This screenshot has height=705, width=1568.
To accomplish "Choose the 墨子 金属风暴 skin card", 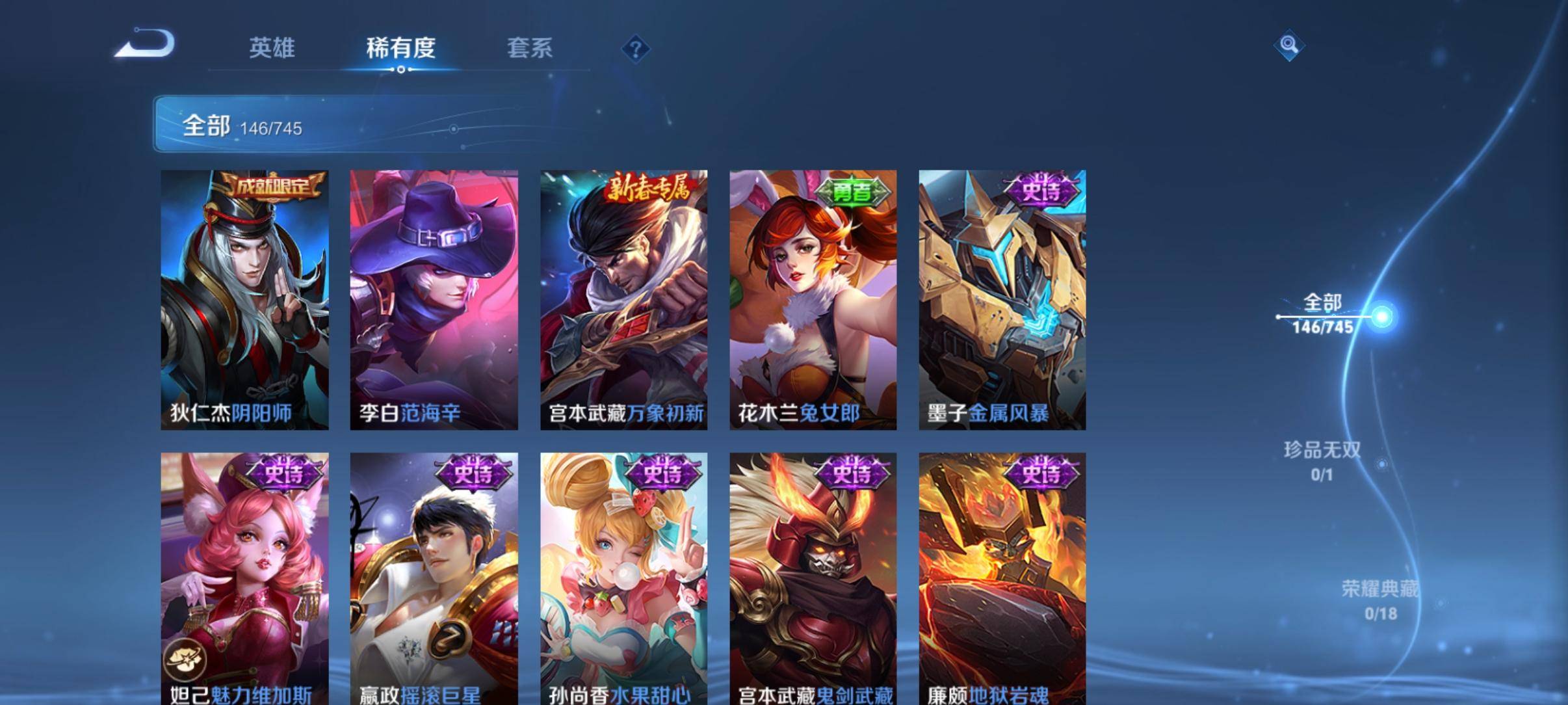I will (1002, 299).
